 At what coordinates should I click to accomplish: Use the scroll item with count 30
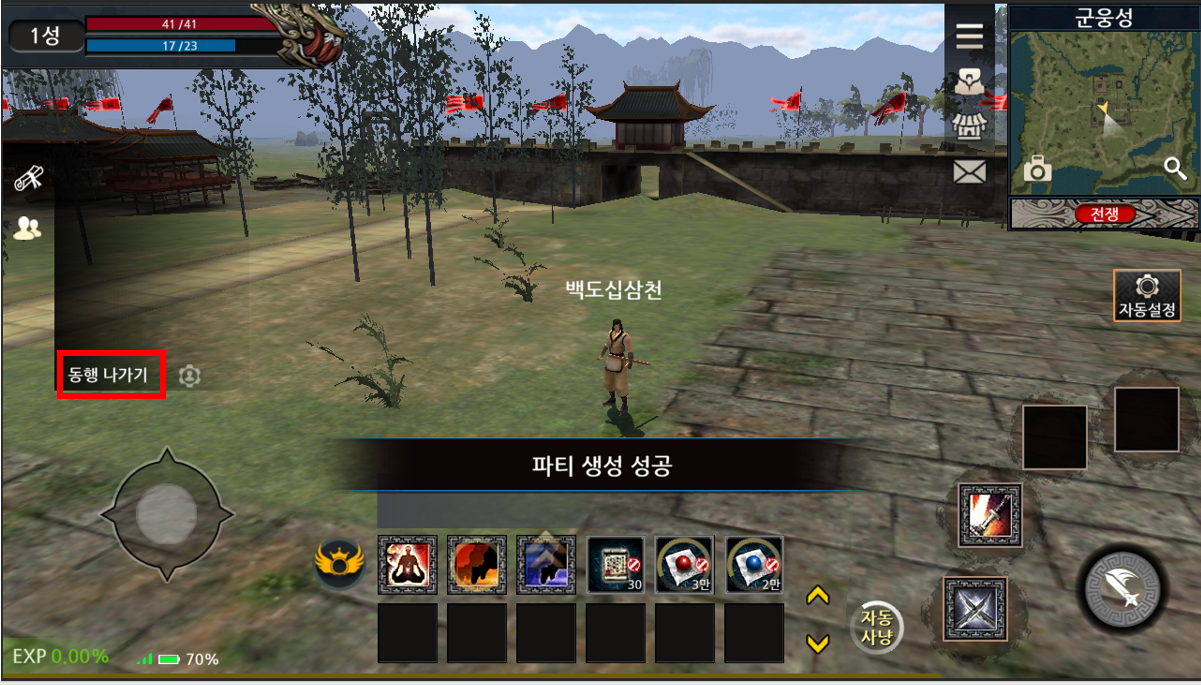[615, 565]
